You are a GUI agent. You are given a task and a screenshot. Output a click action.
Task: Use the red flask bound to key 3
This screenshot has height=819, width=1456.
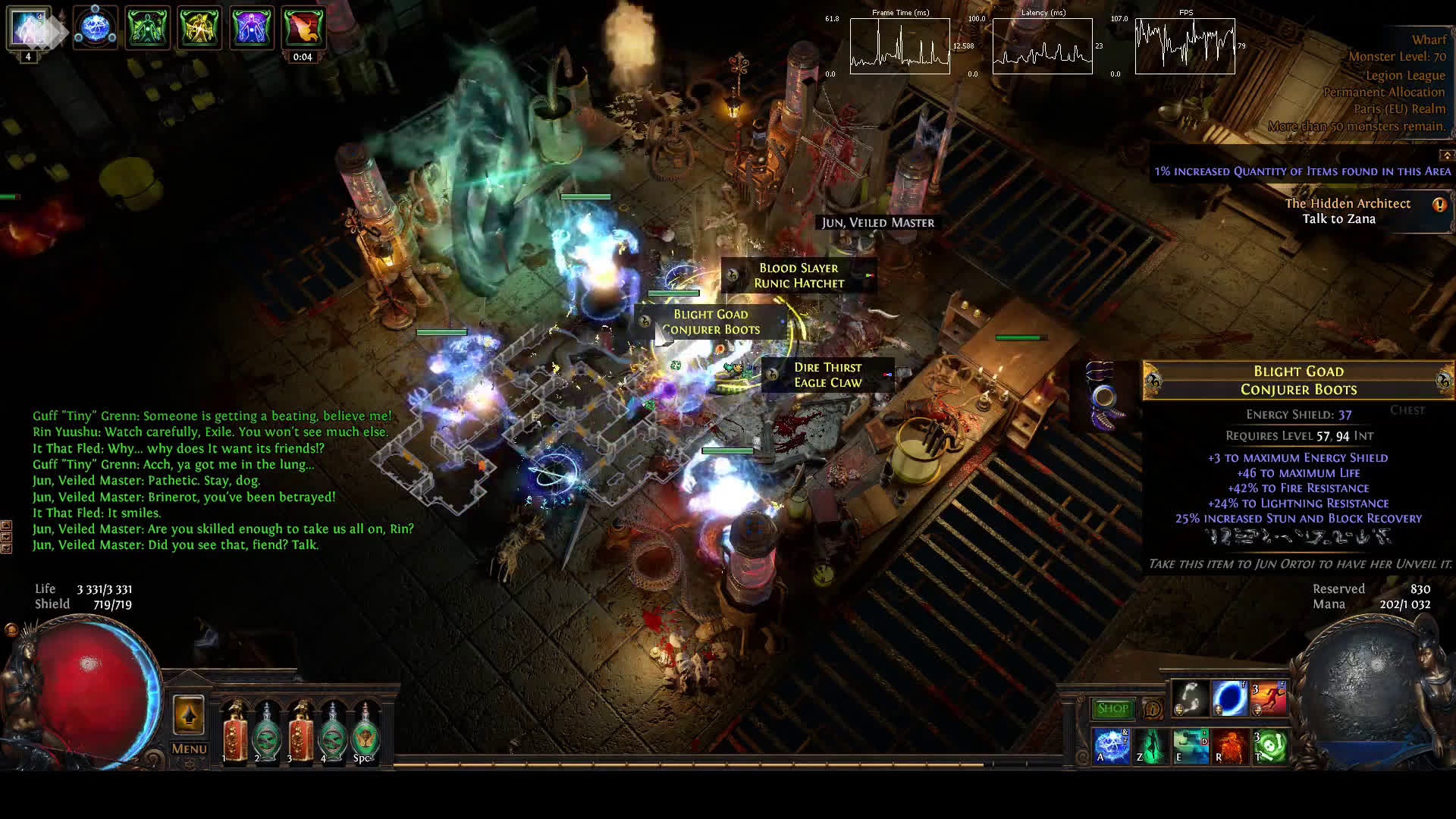pos(300,733)
